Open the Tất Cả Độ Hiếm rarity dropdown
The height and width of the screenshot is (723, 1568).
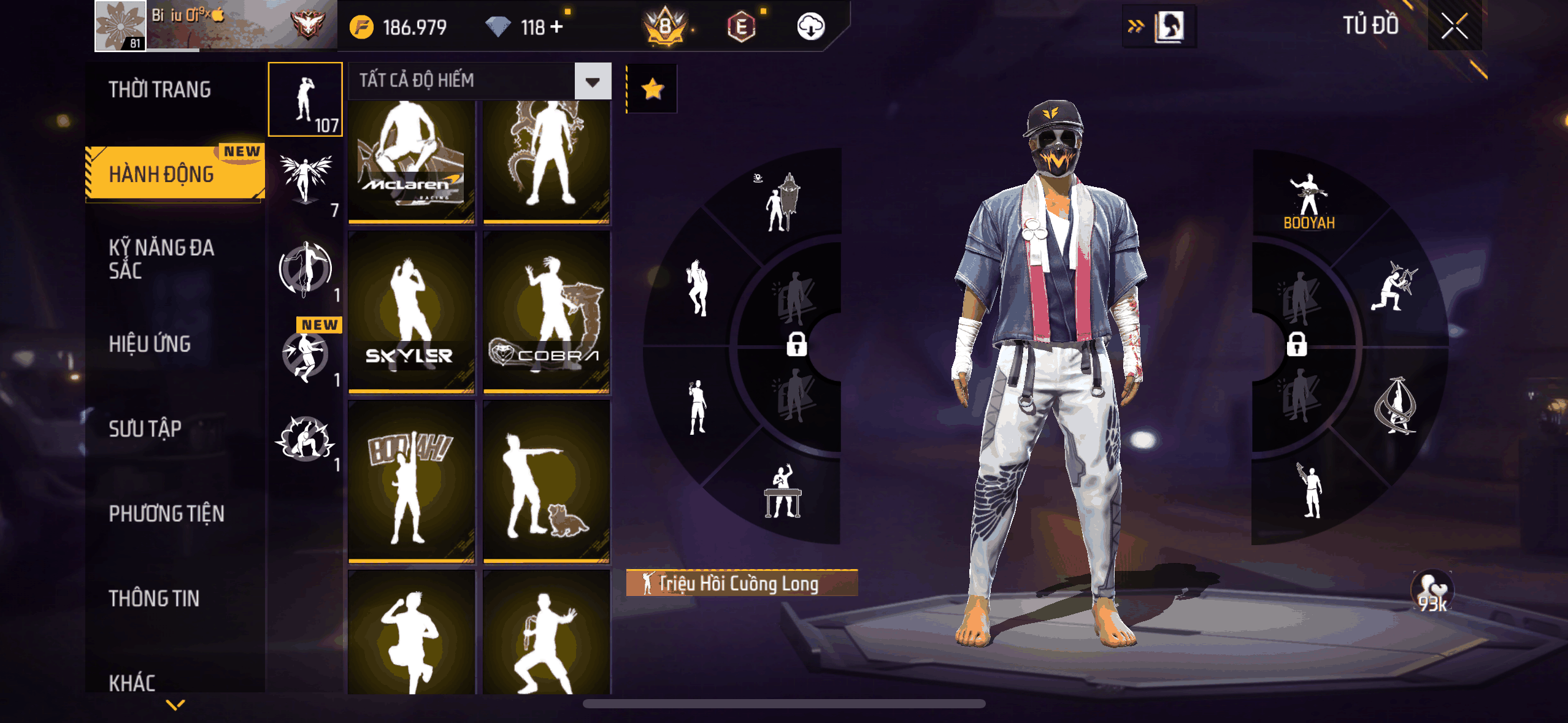pyautogui.click(x=479, y=80)
